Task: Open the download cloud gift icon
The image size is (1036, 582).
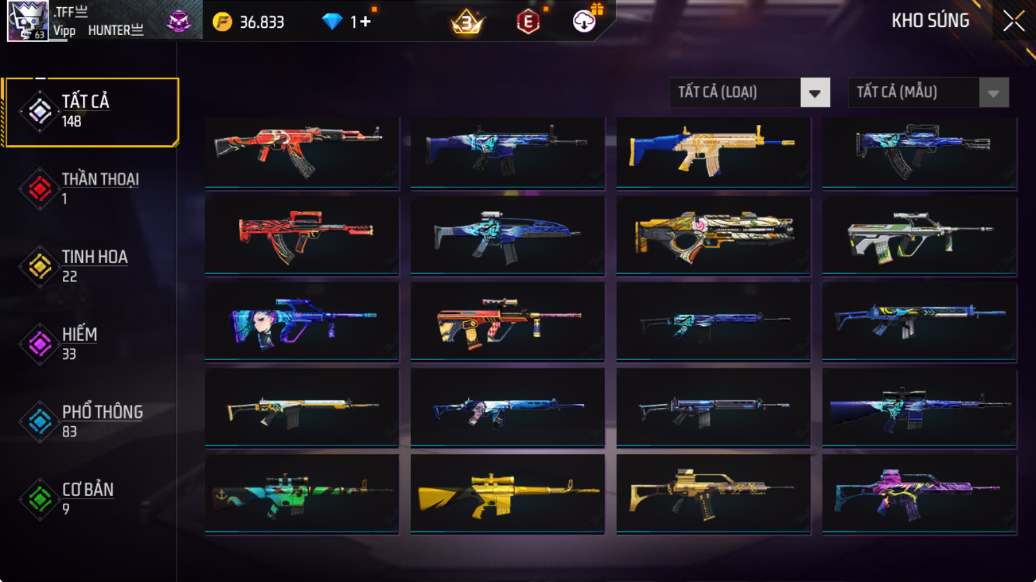Action: tap(586, 21)
